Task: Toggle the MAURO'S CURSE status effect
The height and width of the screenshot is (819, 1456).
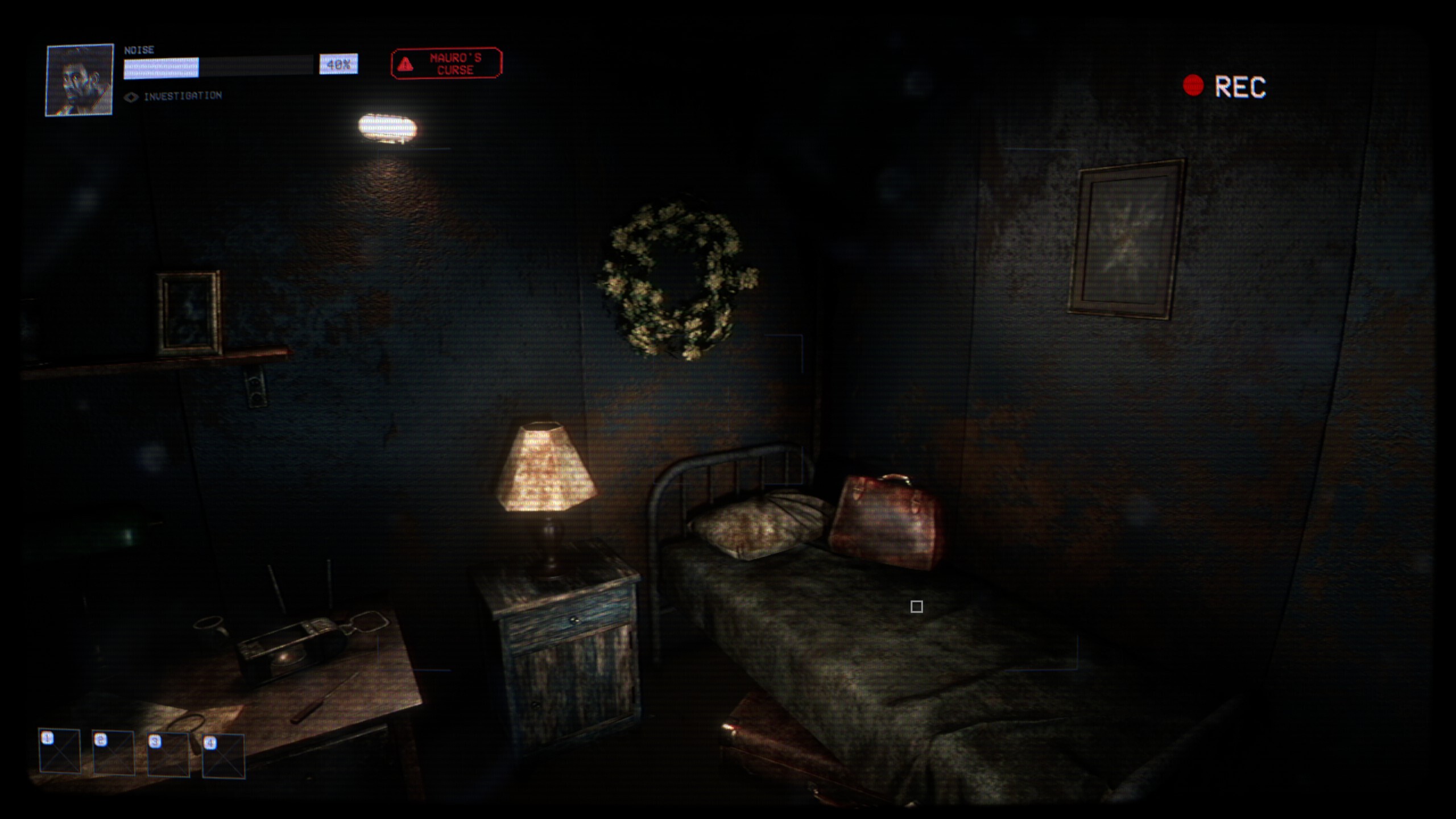Action: [447, 64]
